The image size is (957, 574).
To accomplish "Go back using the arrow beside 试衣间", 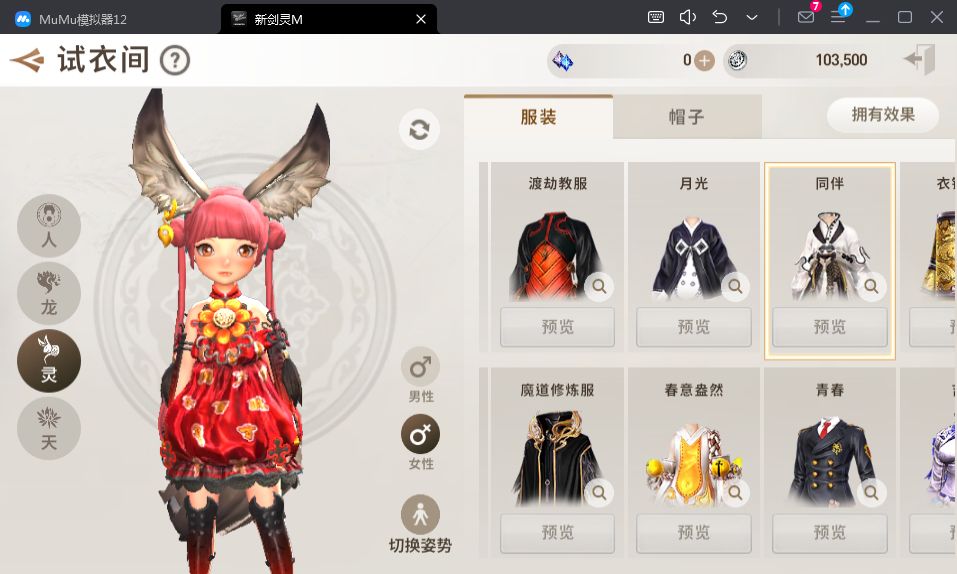I will (x=27, y=61).
